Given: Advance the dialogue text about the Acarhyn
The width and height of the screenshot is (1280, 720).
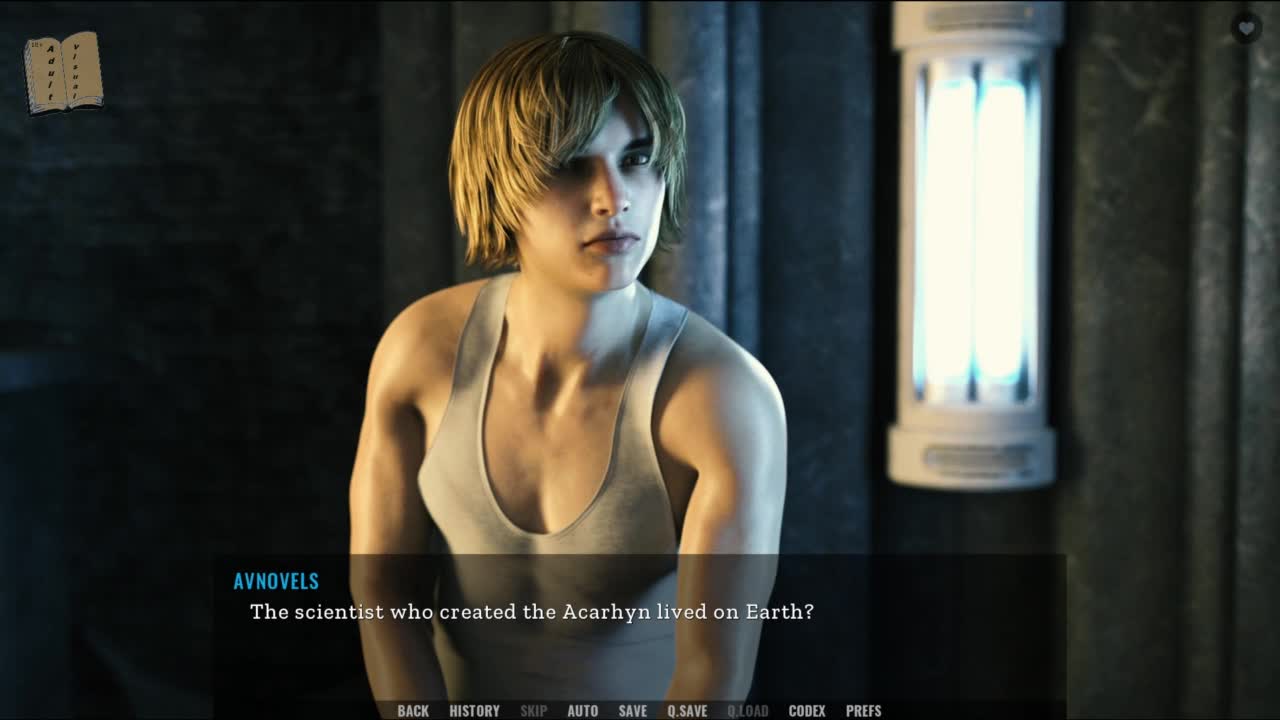Looking at the screenshot, I should (531, 612).
